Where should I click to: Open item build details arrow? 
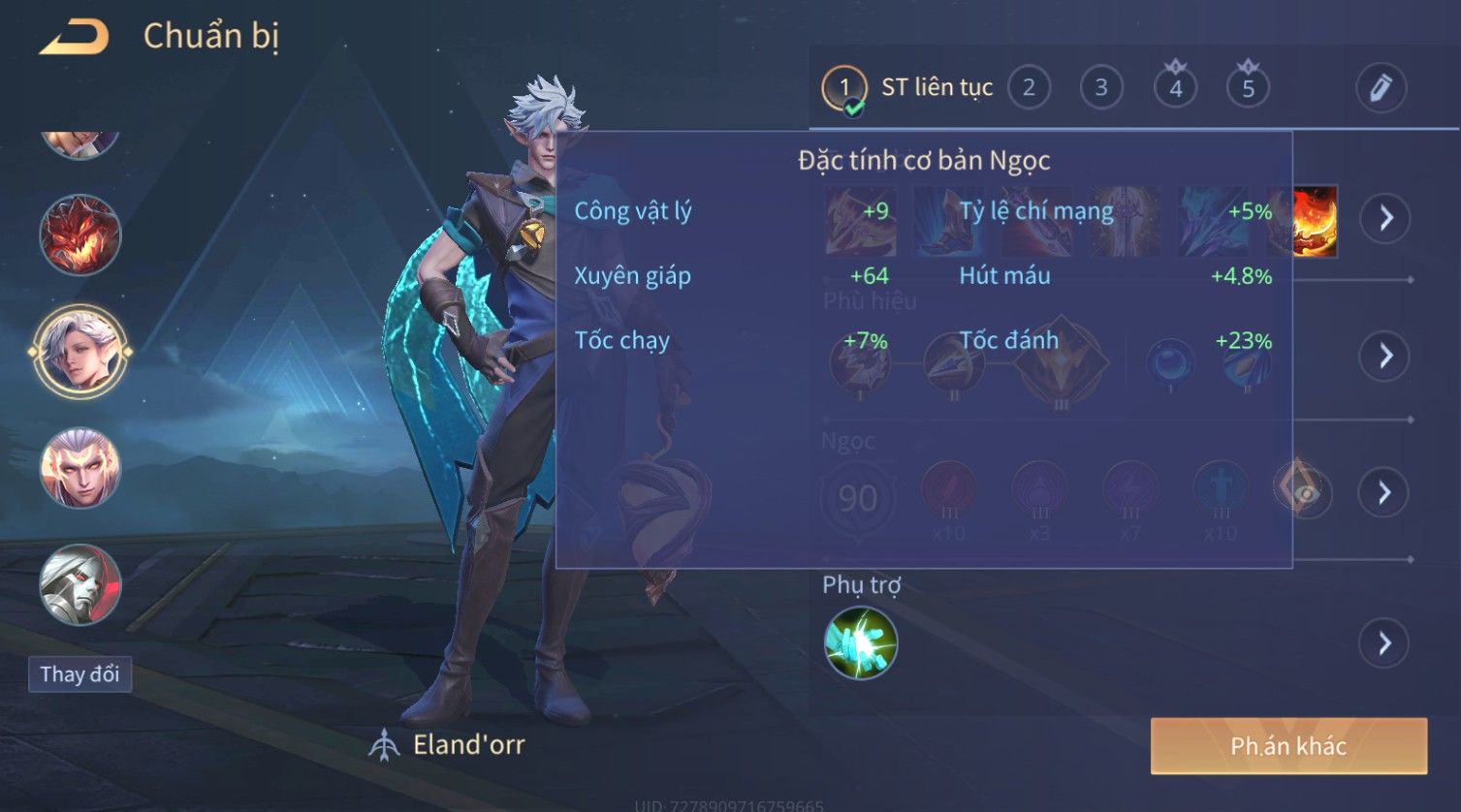tap(1385, 218)
